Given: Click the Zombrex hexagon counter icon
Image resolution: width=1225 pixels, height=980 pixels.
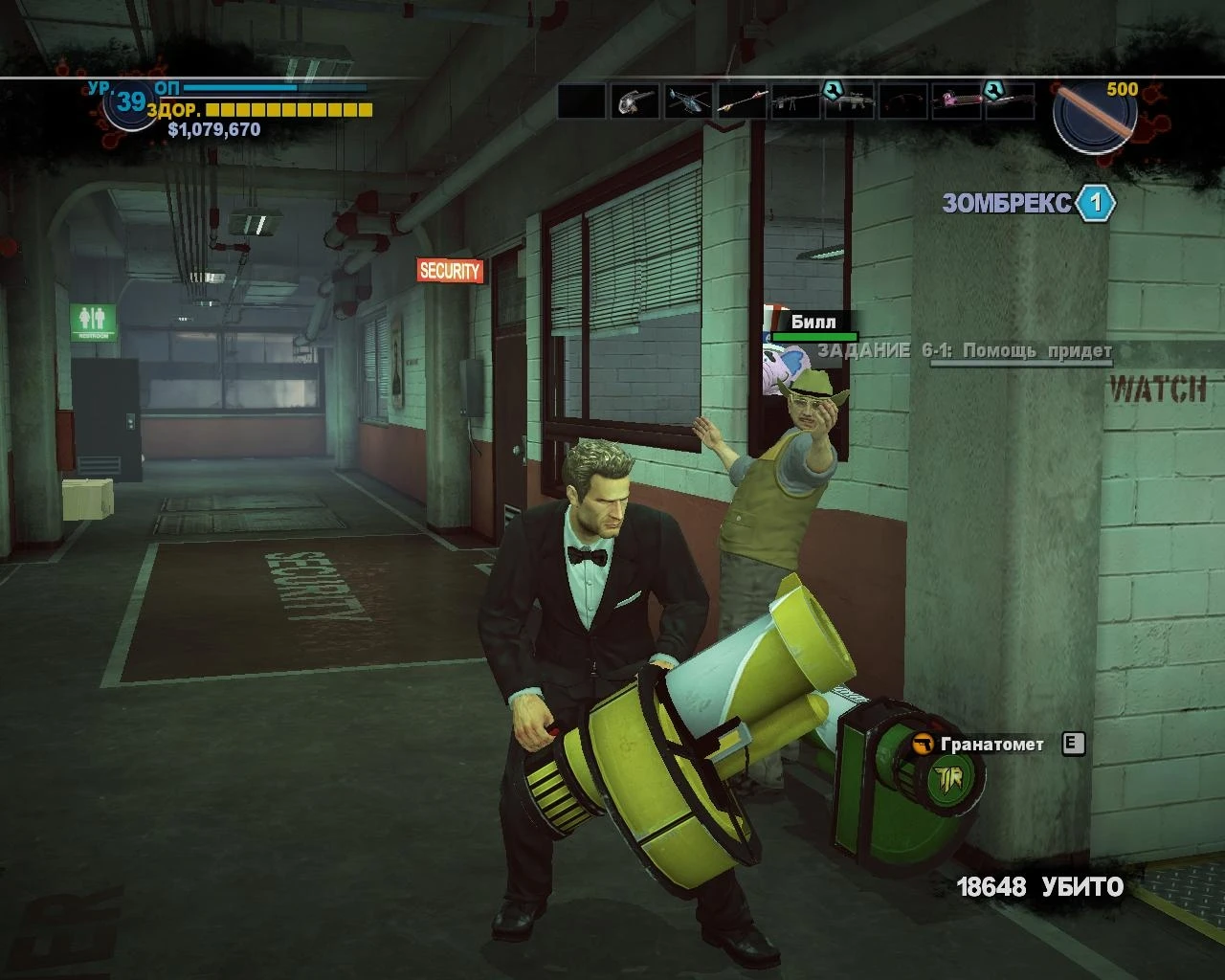Looking at the screenshot, I should [x=1094, y=201].
